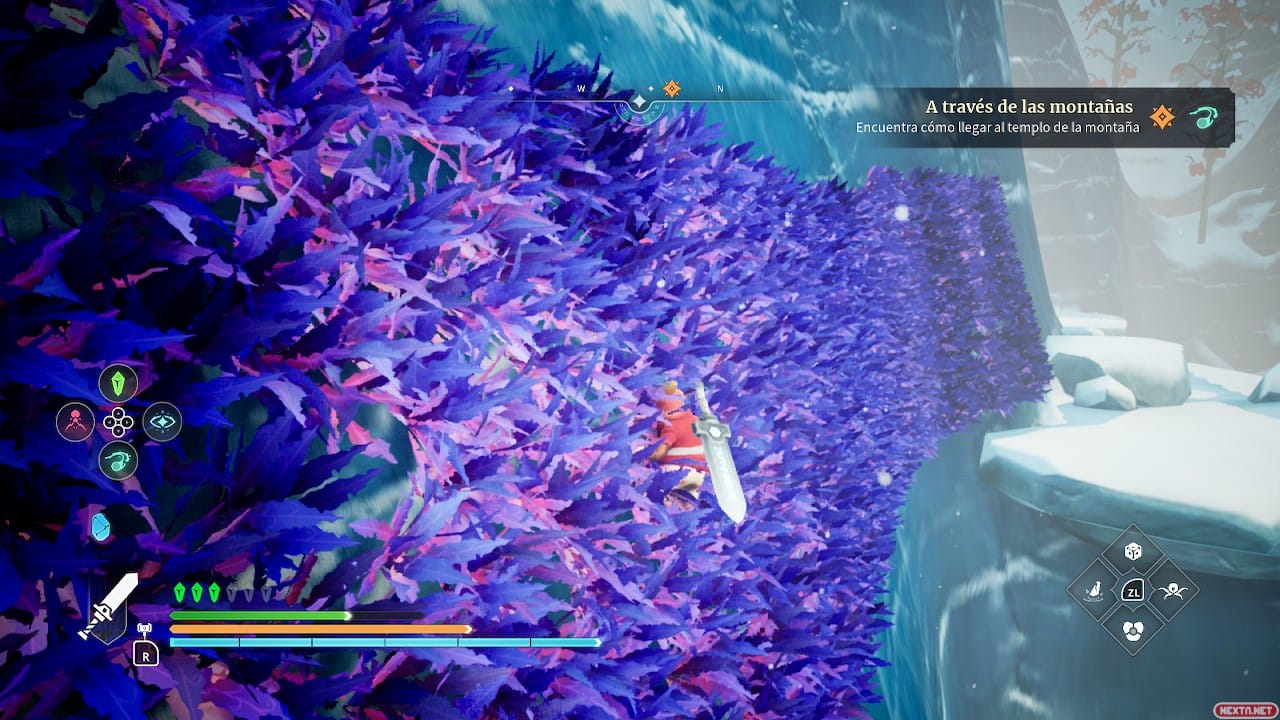Choose the cyan eye sparkle ability icon

[x=161, y=422]
